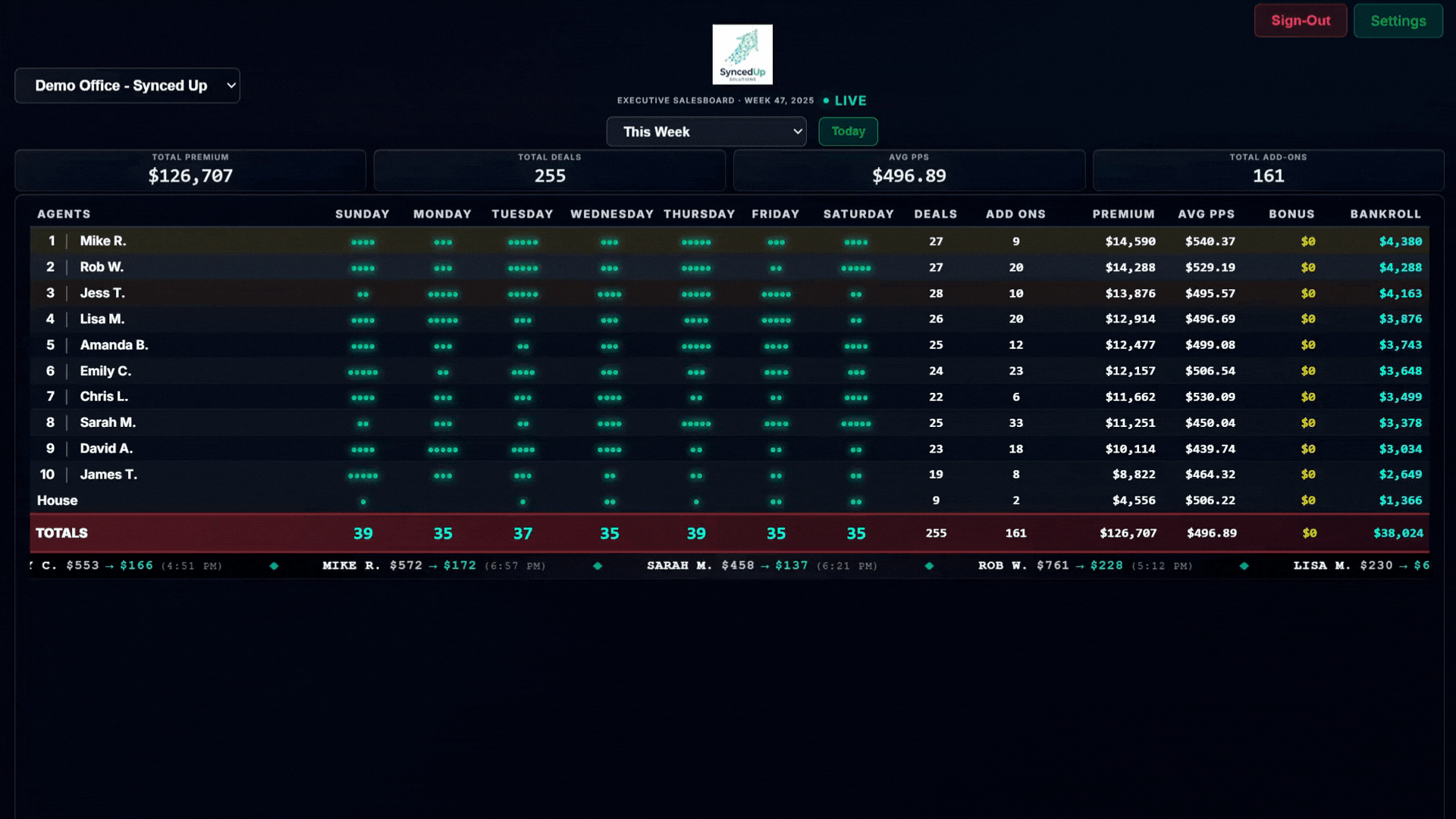Viewport: 1456px width, 819px height.
Task: Click the BANKROLL column header
Action: coord(1386,214)
